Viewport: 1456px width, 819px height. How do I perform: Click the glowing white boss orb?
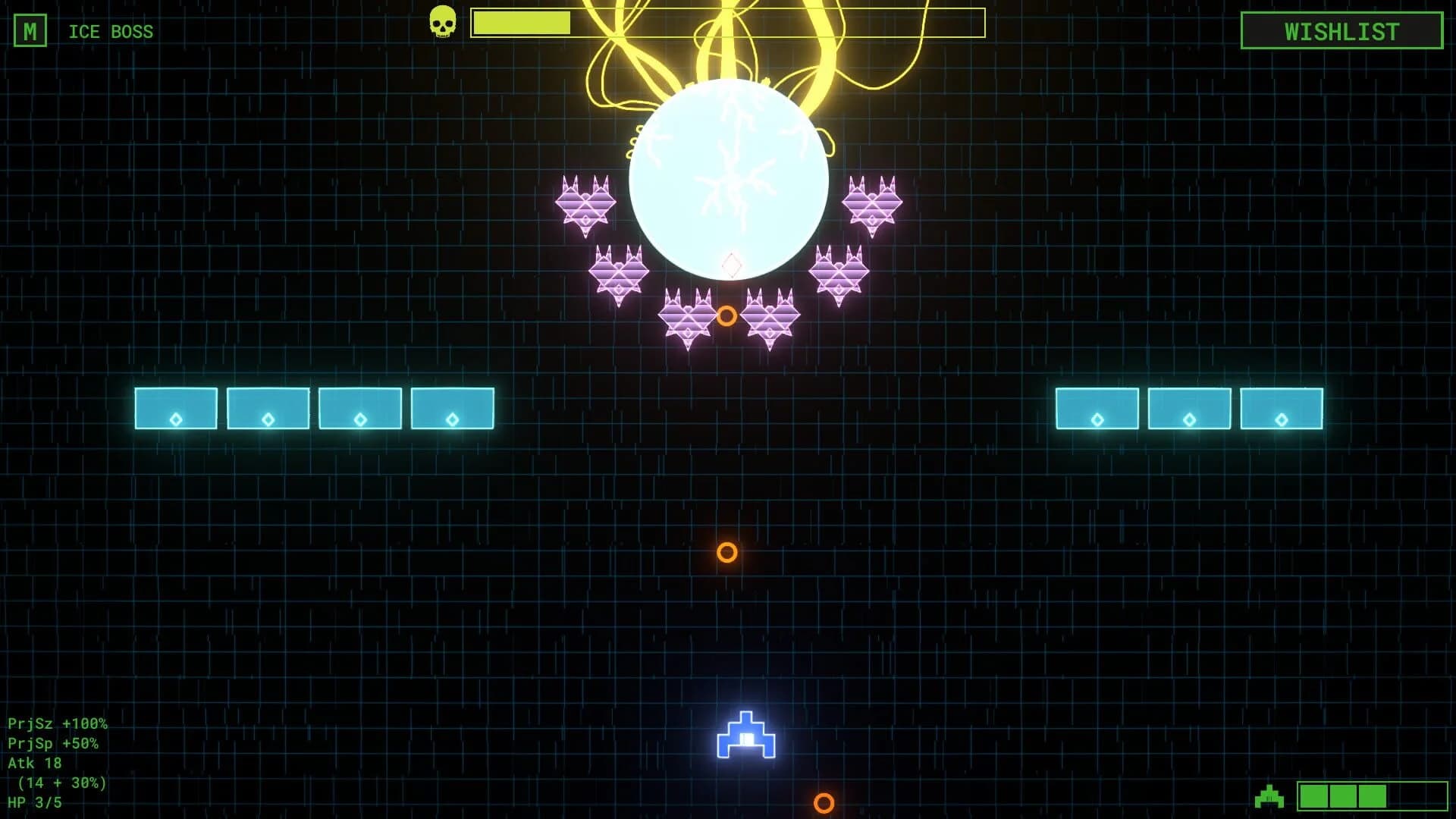point(728,174)
